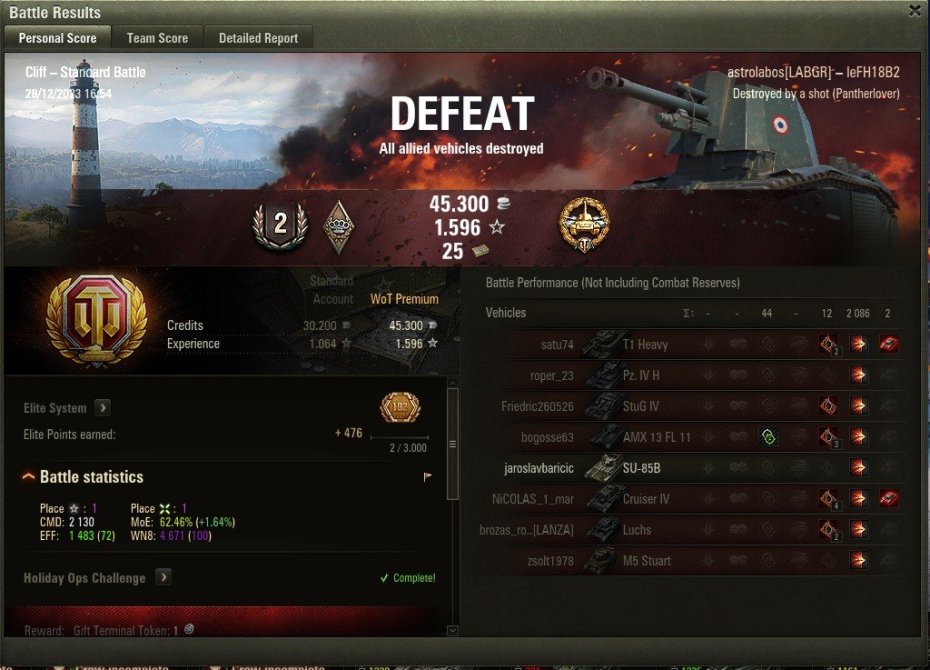Image resolution: width=930 pixels, height=670 pixels.
Task: Click the left panel scrollbar
Action: 452,444
